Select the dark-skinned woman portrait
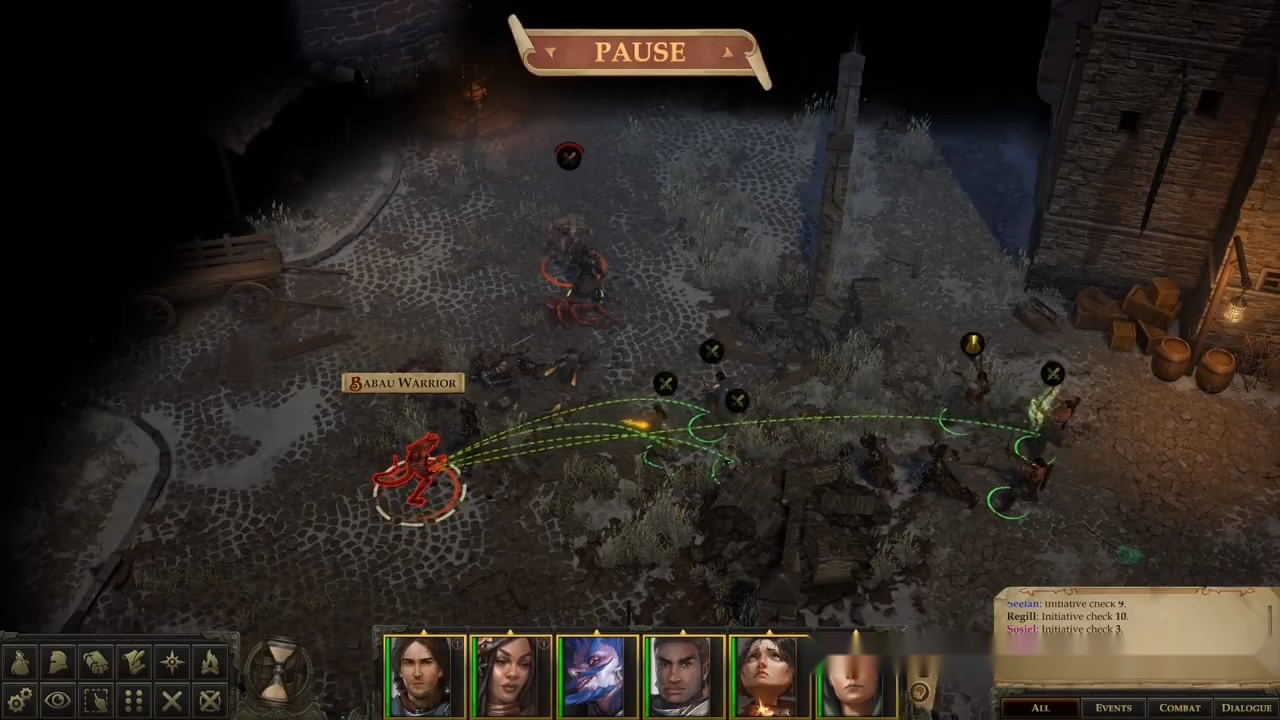This screenshot has height=720, width=1280. (x=510, y=677)
